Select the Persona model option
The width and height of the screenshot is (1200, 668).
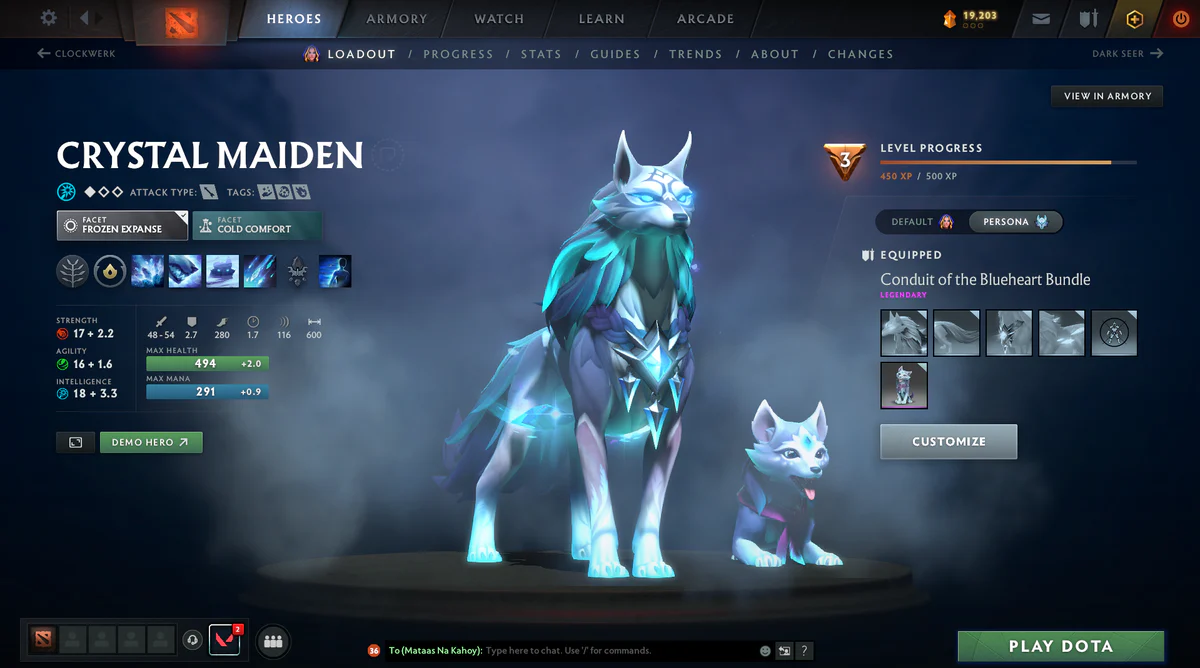1014,222
